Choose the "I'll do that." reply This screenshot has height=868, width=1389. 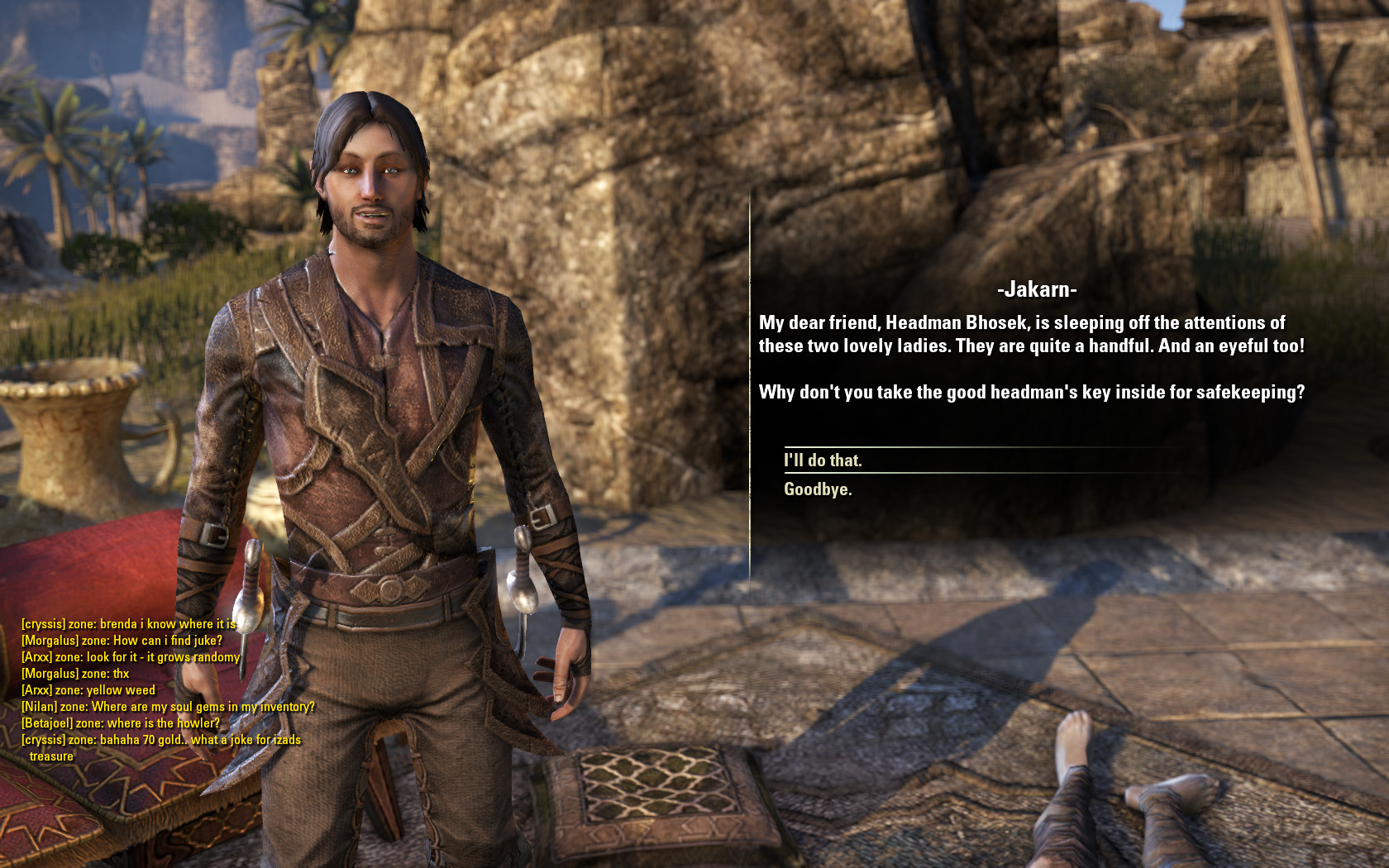[823, 460]
